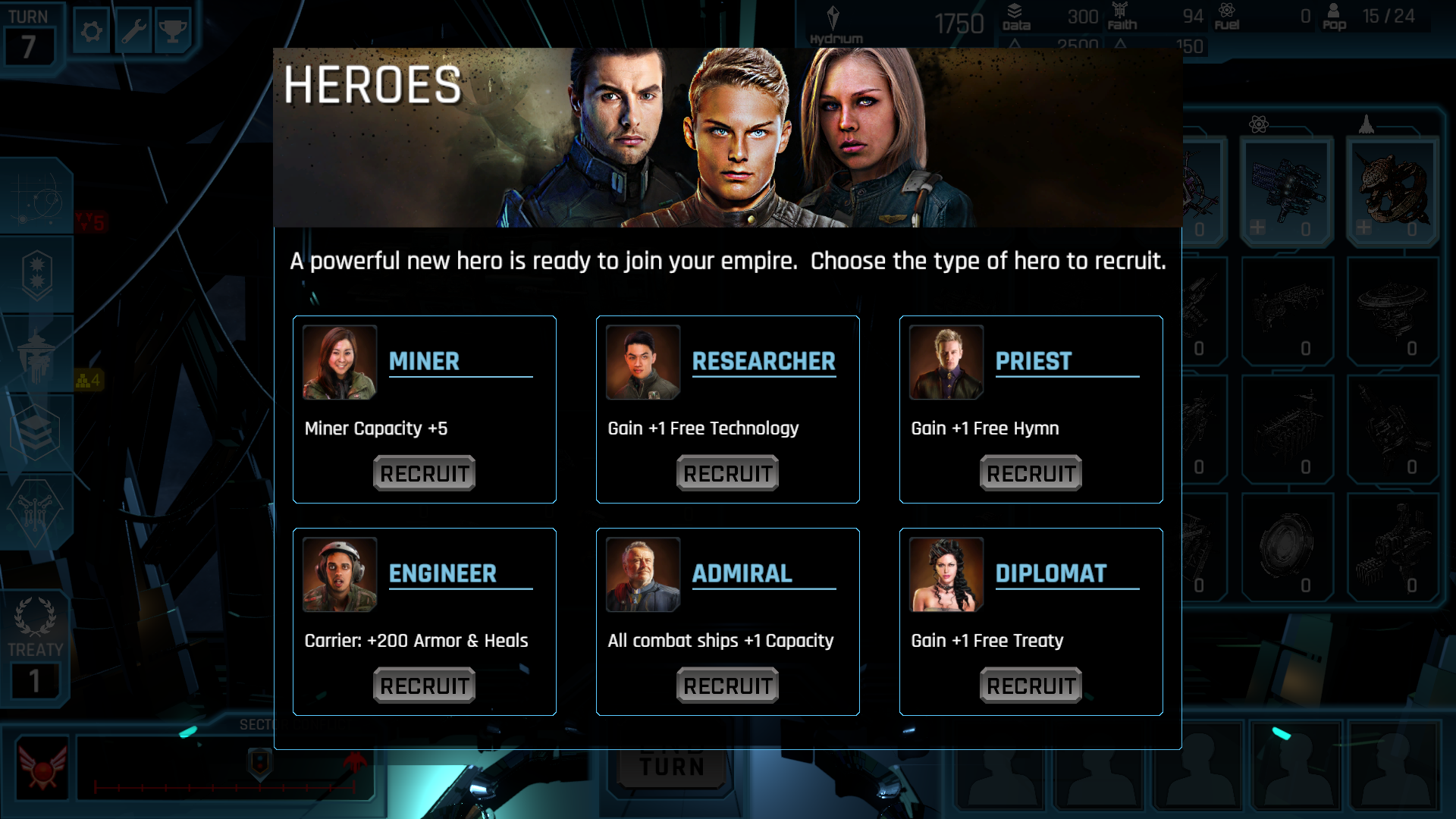
Task: Select the Engineer portrait
Action: tap(340, 575)
